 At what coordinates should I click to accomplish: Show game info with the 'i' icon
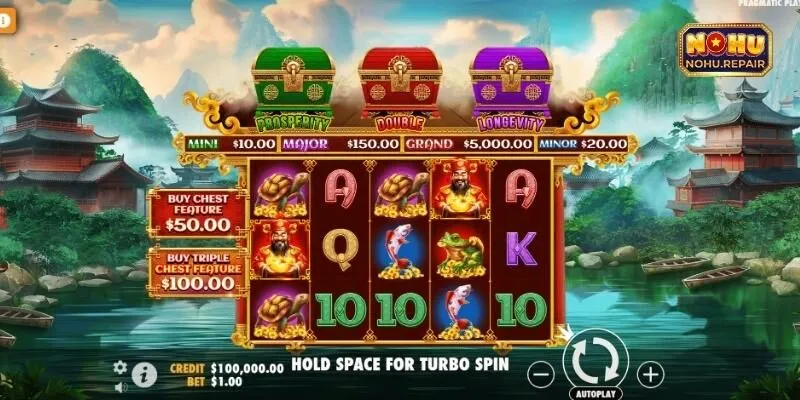[x=145, y=374]
